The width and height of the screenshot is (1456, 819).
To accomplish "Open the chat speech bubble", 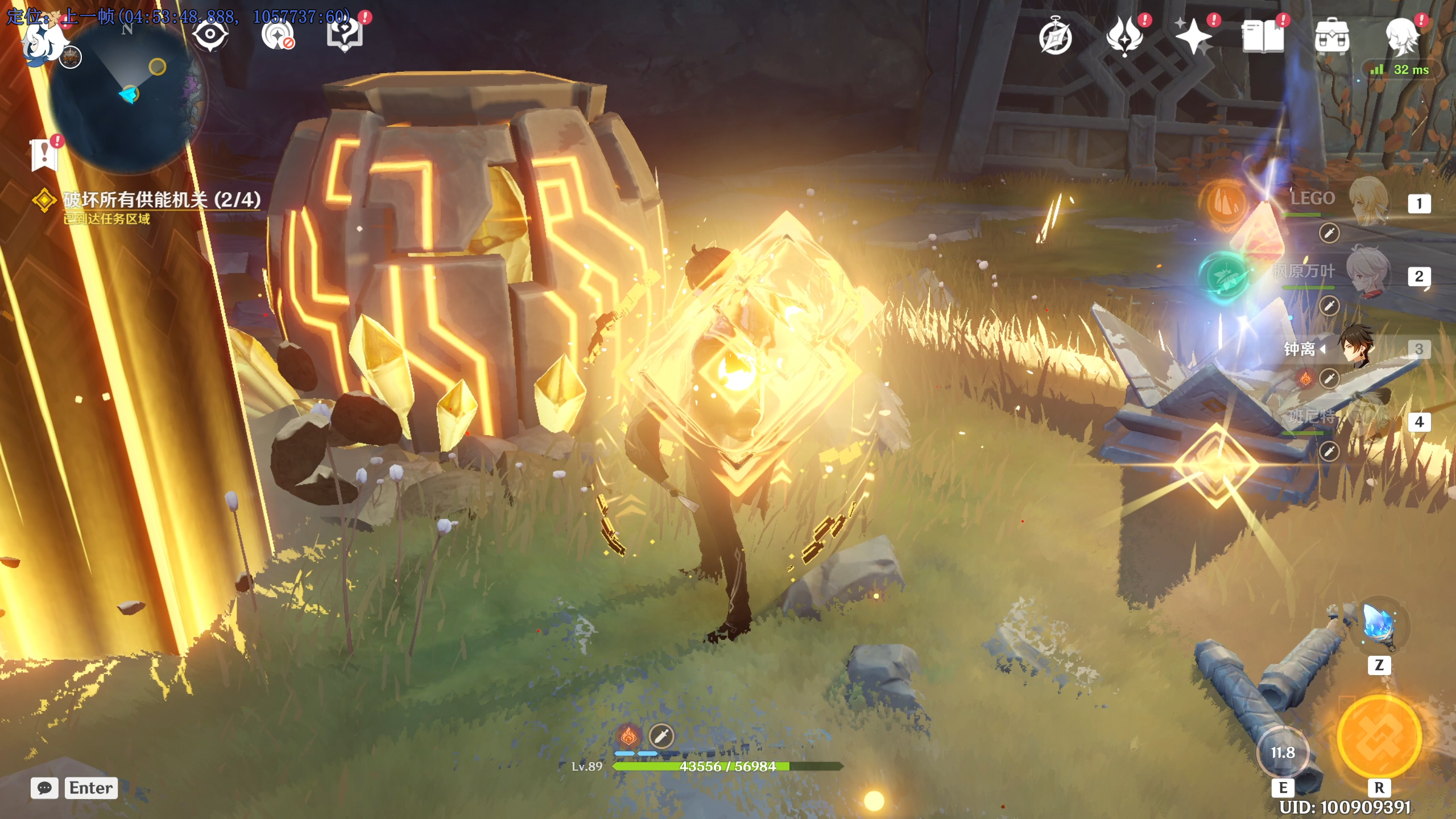I will tap(44, 788).
